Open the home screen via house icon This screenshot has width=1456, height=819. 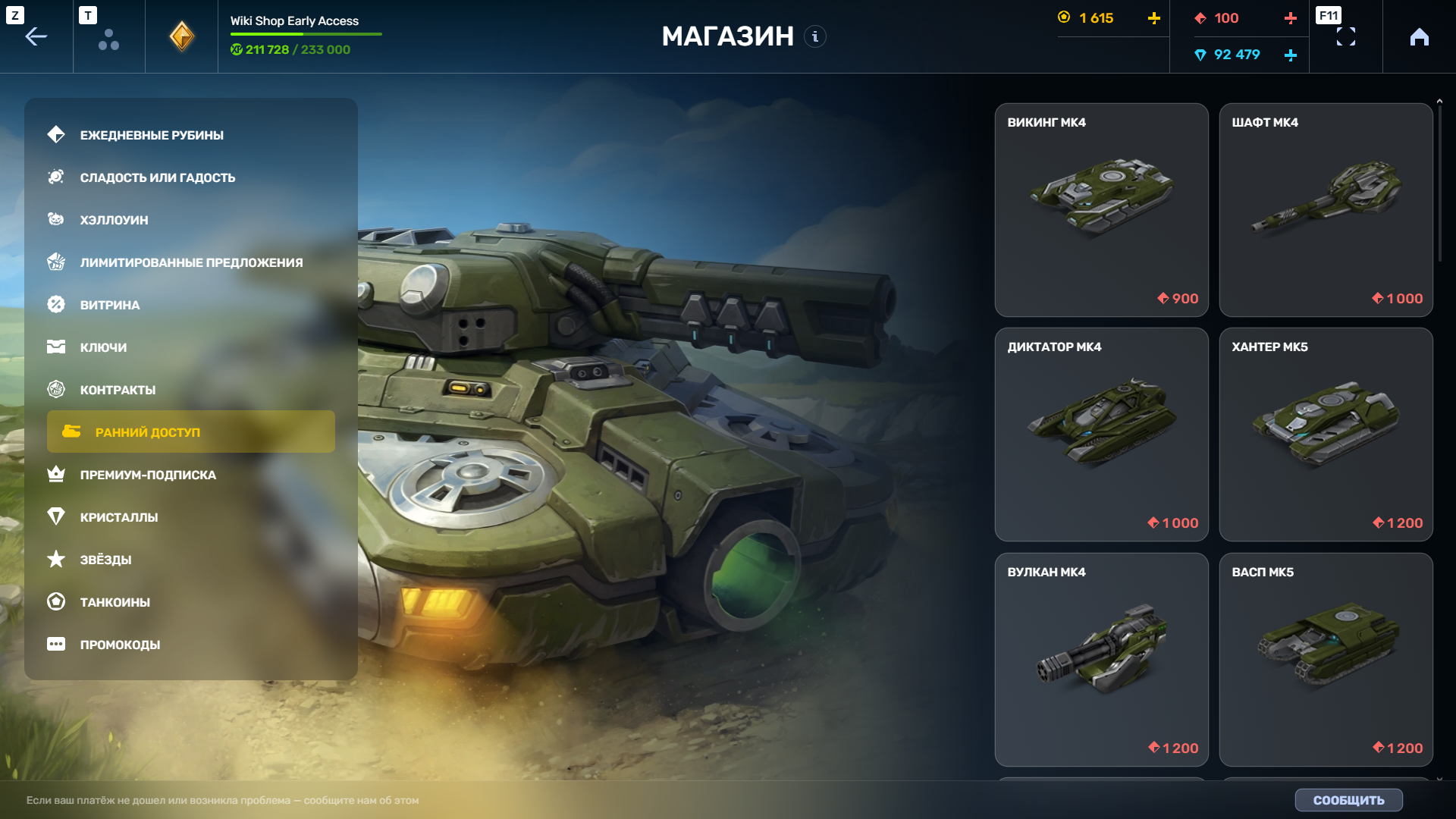pos(1419,36)
